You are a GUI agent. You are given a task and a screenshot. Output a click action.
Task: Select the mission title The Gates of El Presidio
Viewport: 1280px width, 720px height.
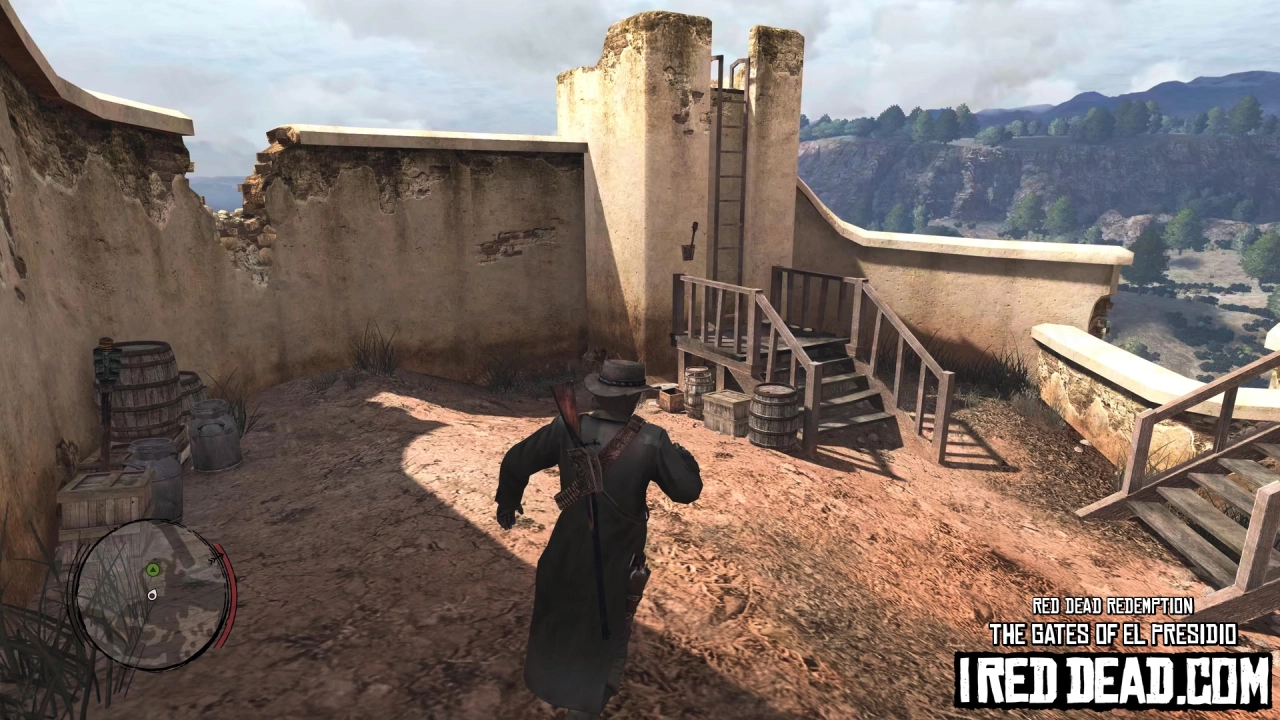pyautogui.click(x=1112, y=630)
